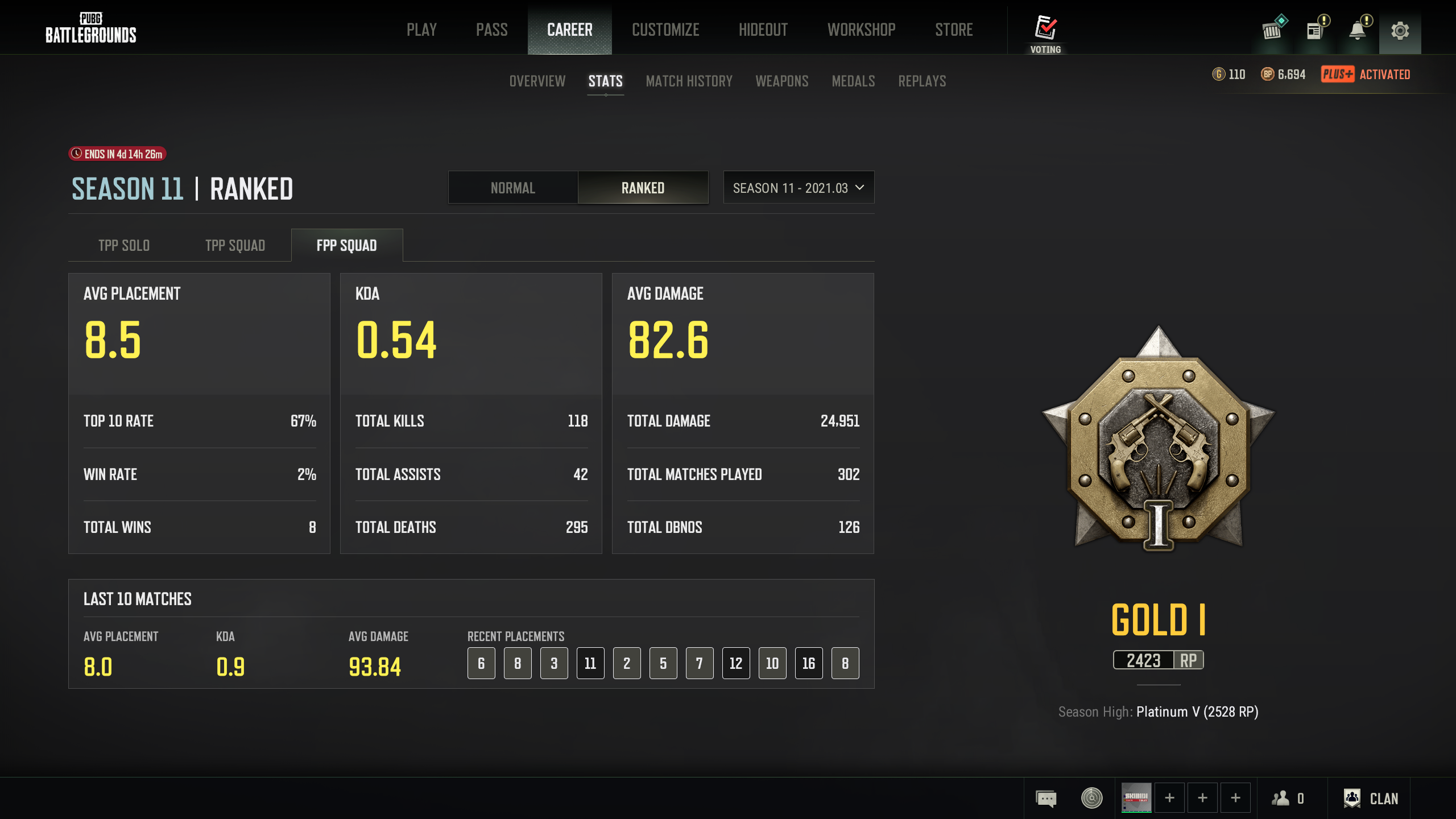
Task: Toggle stats to Normal mode
Action: 512,188
